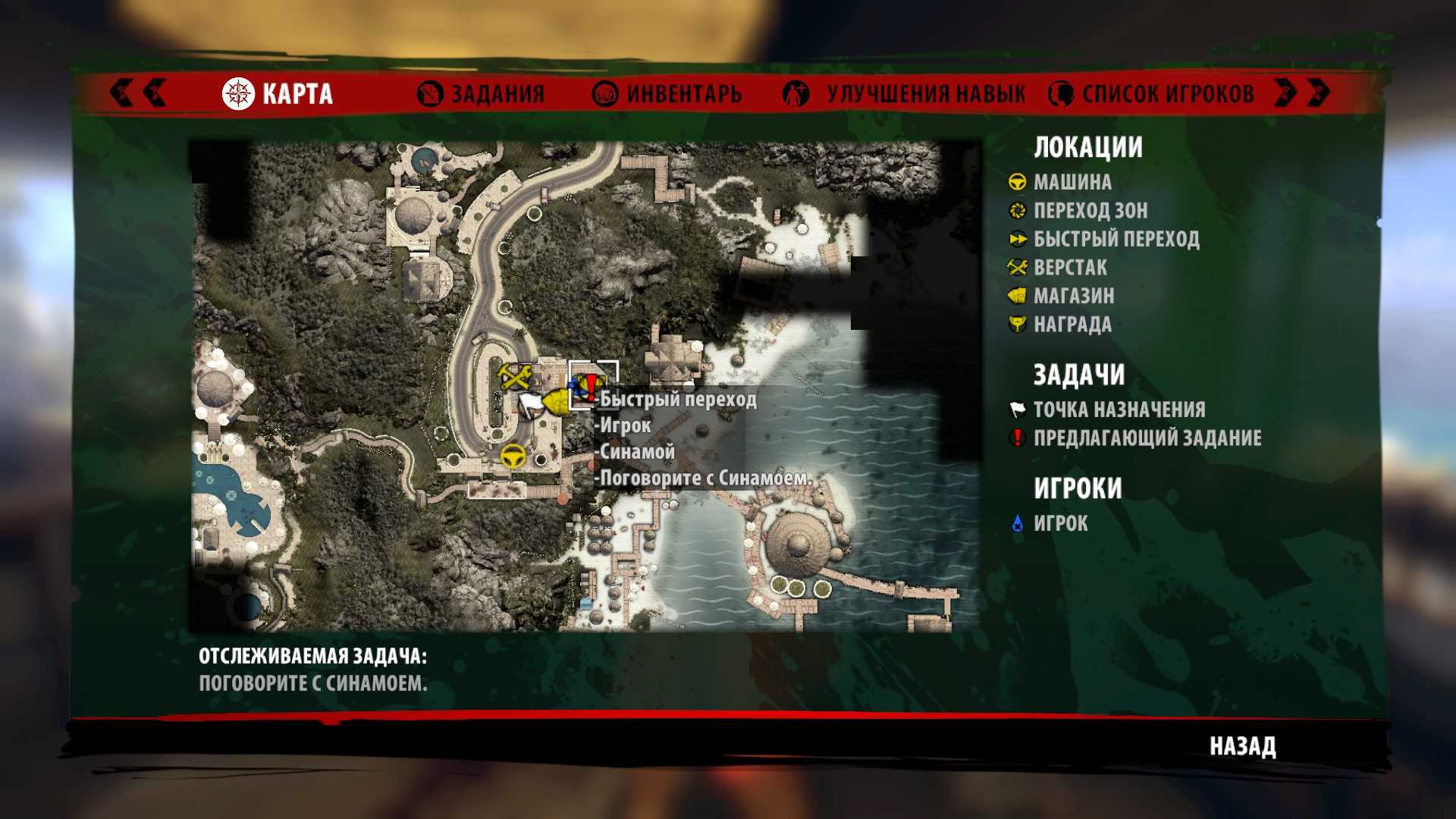
Task: Select the Машина legend entry
Action: click(1072, 182)
